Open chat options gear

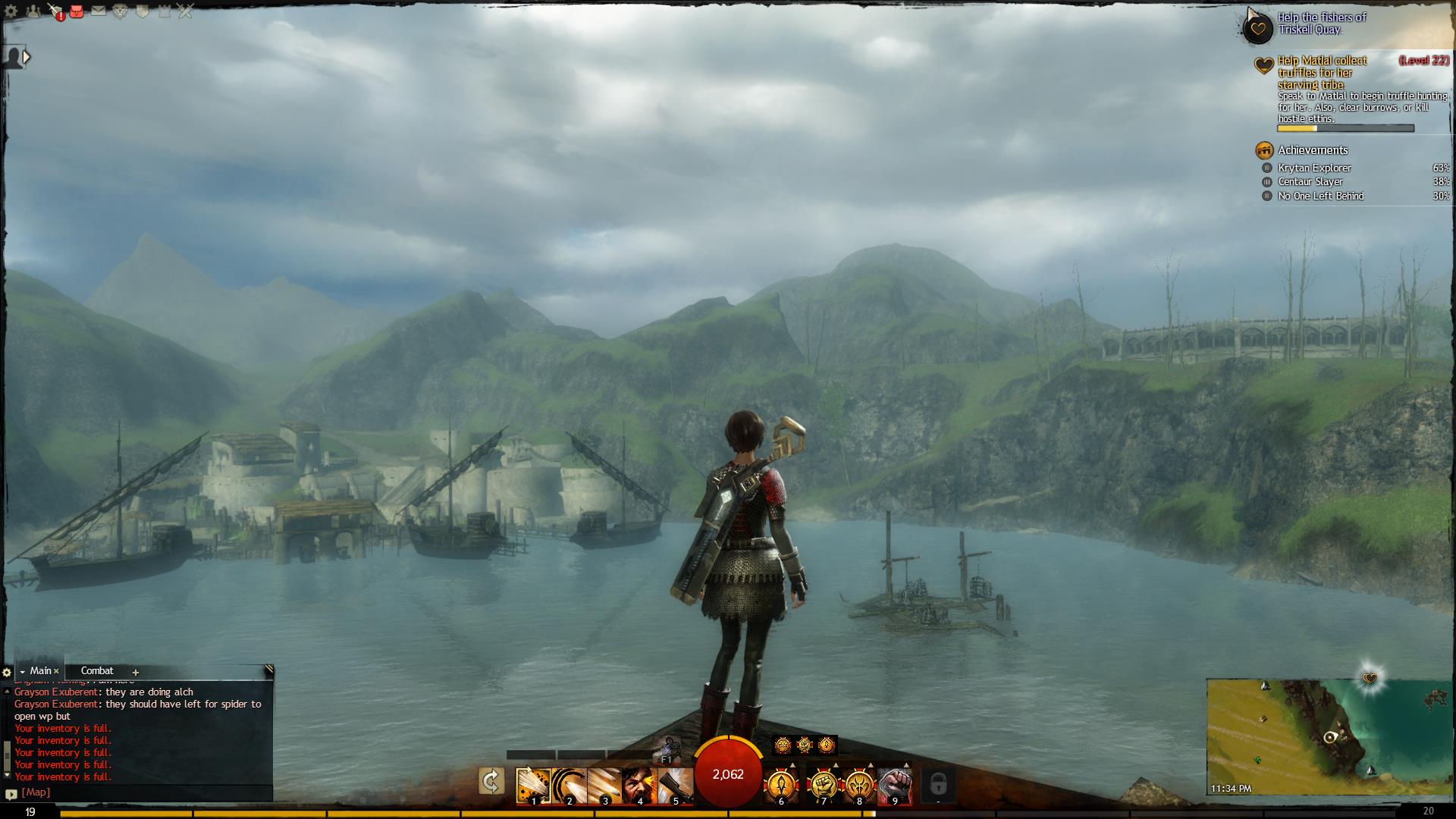click(x=7, y=672)
